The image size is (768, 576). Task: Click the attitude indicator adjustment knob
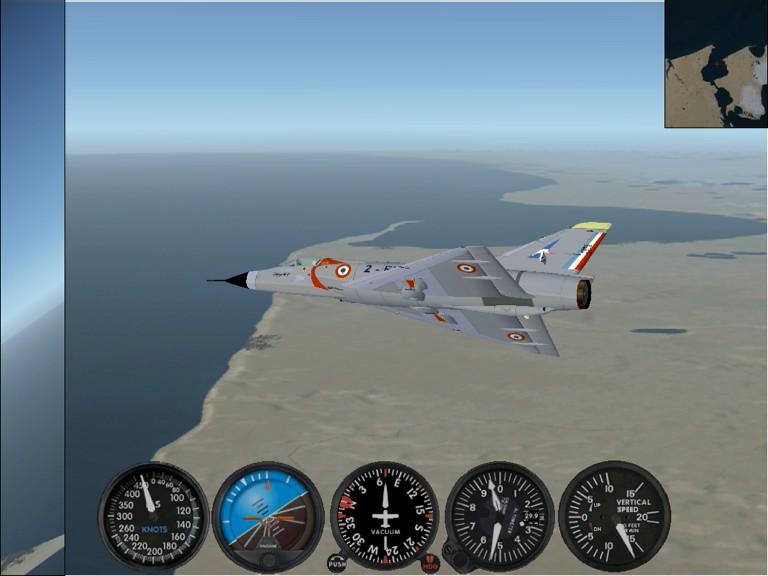(268, 560)
